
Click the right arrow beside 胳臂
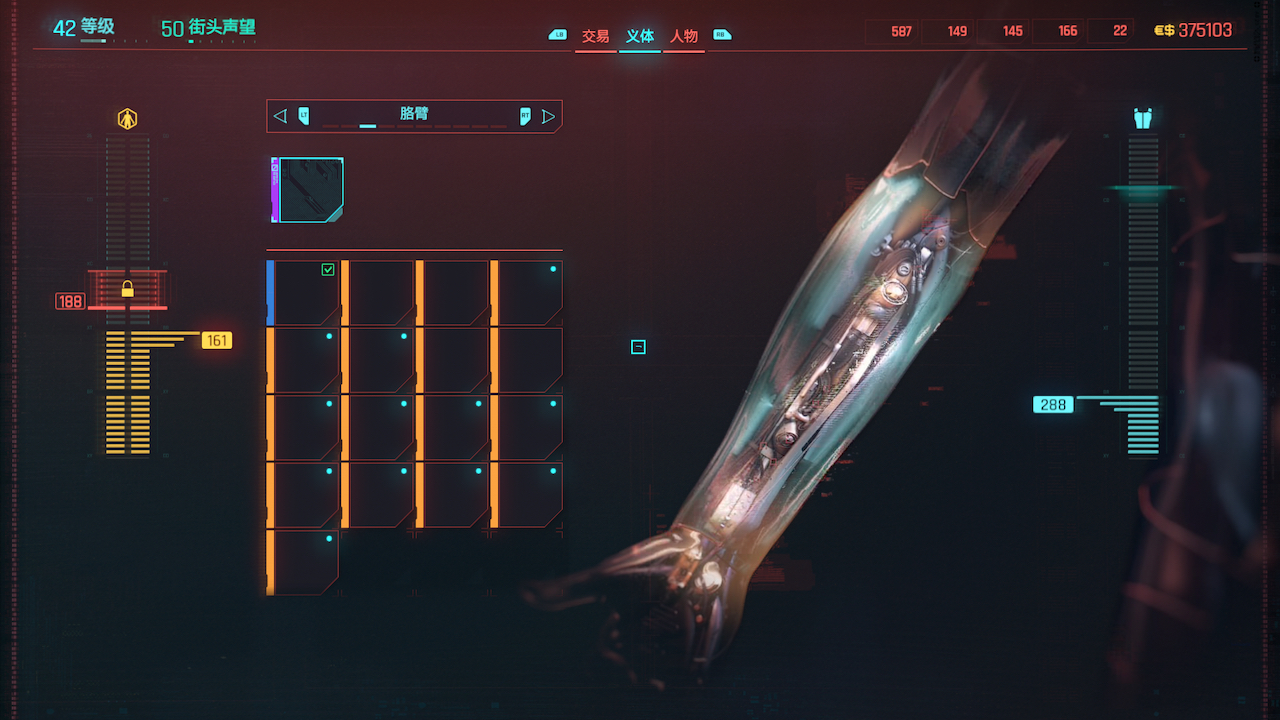pyautogui.click(x=548, y=116)
